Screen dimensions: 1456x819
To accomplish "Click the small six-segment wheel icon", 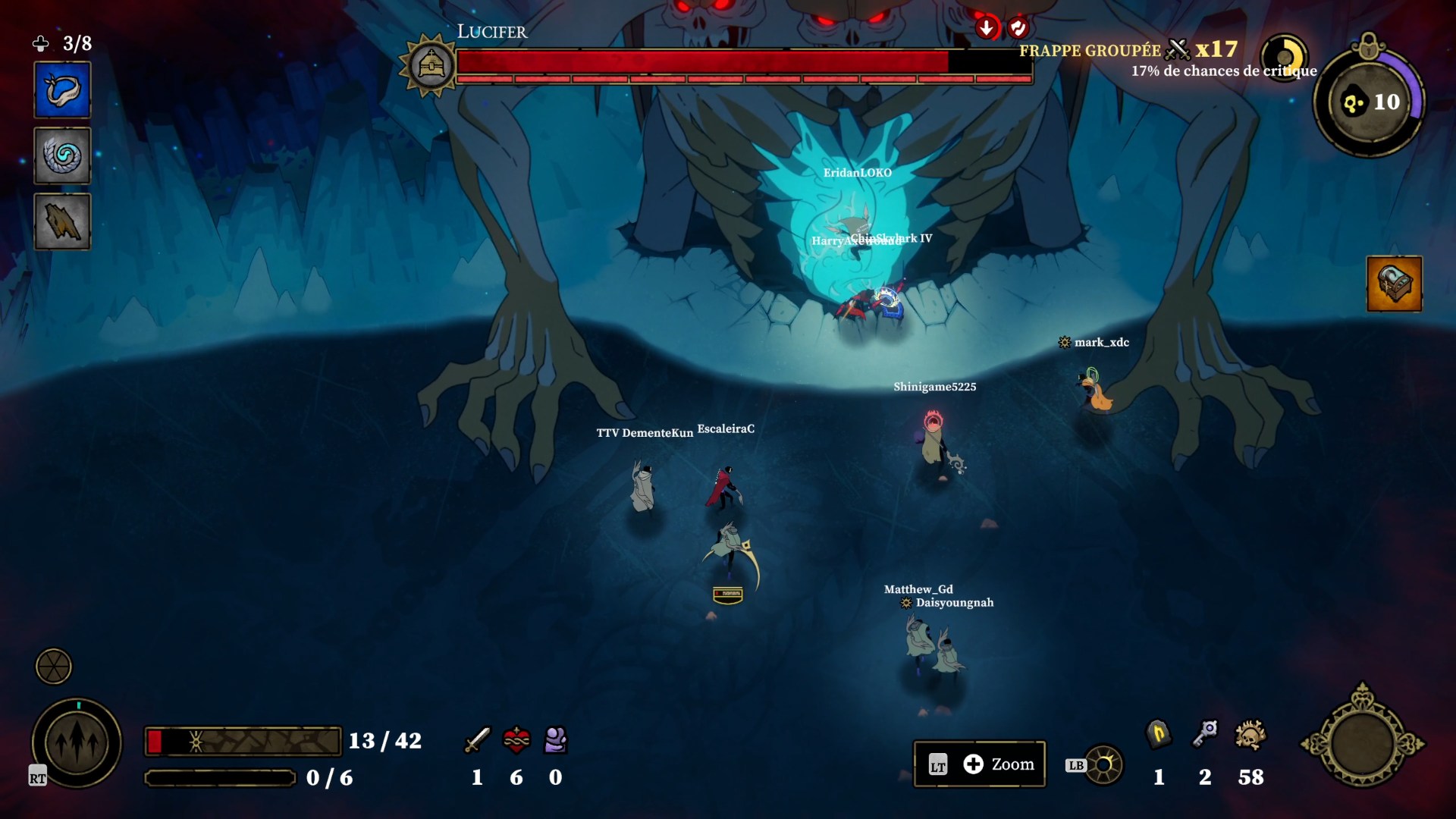I will [x=54, y=667].
